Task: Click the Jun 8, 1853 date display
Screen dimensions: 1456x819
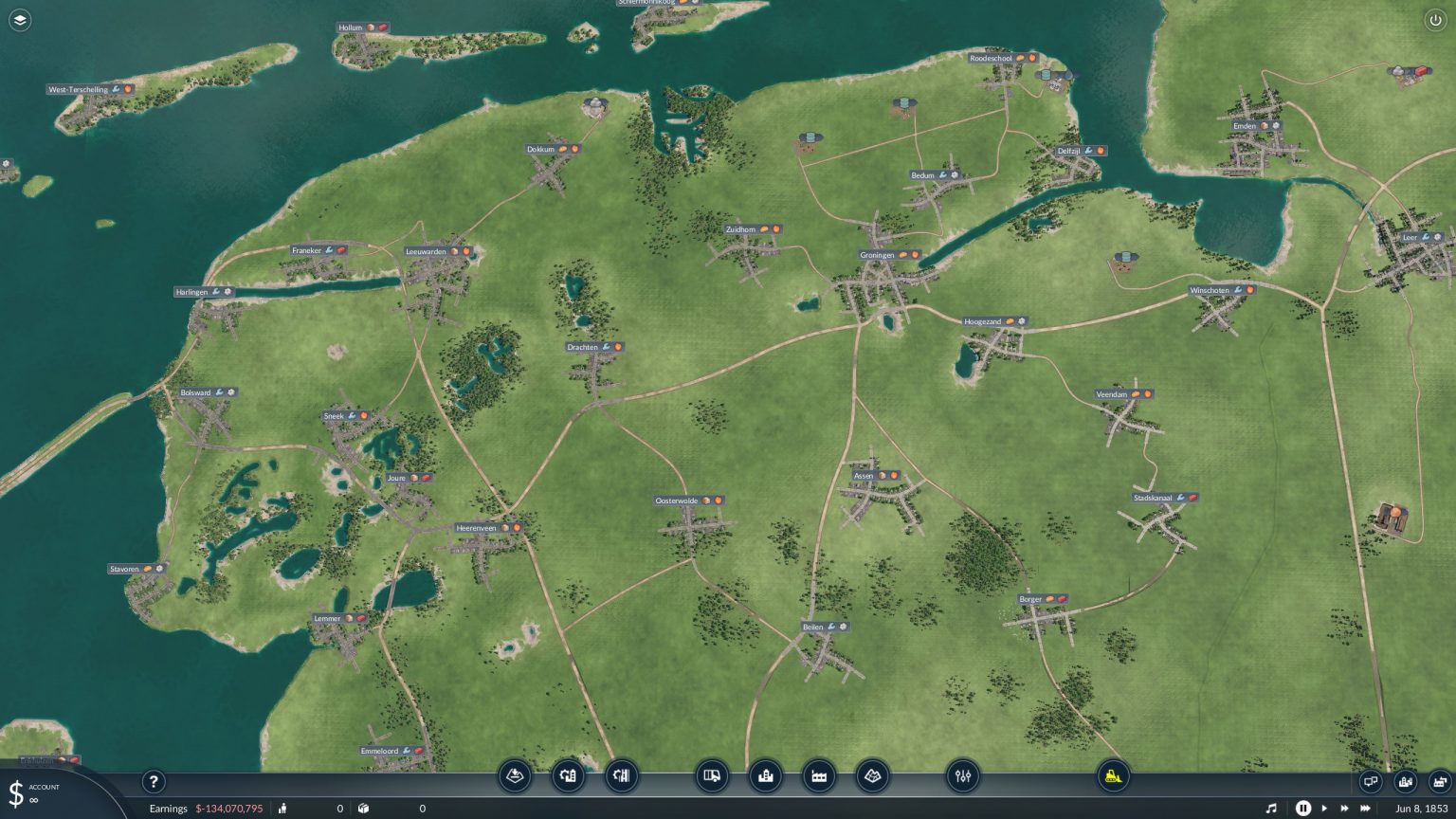Action: click(1422, 809)
